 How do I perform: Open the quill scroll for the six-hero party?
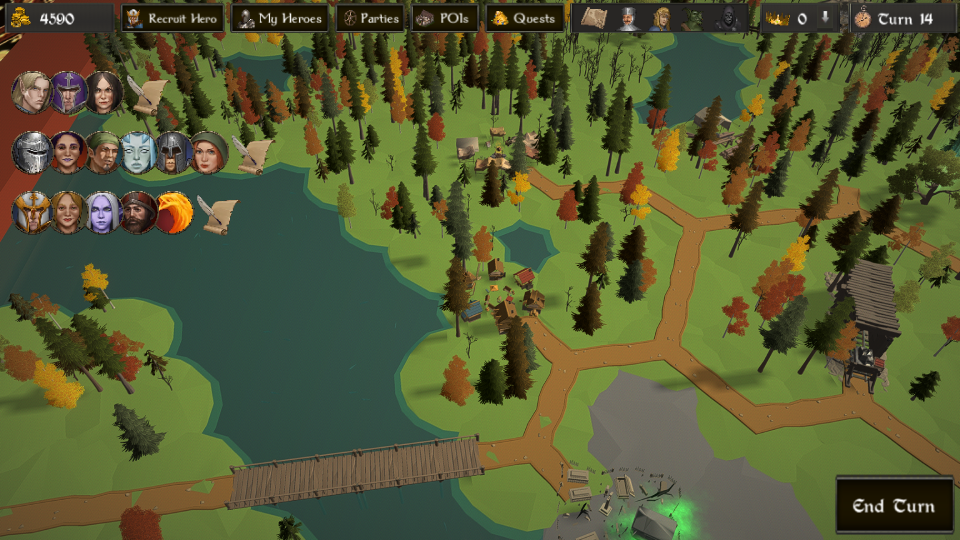pos(253,154)
